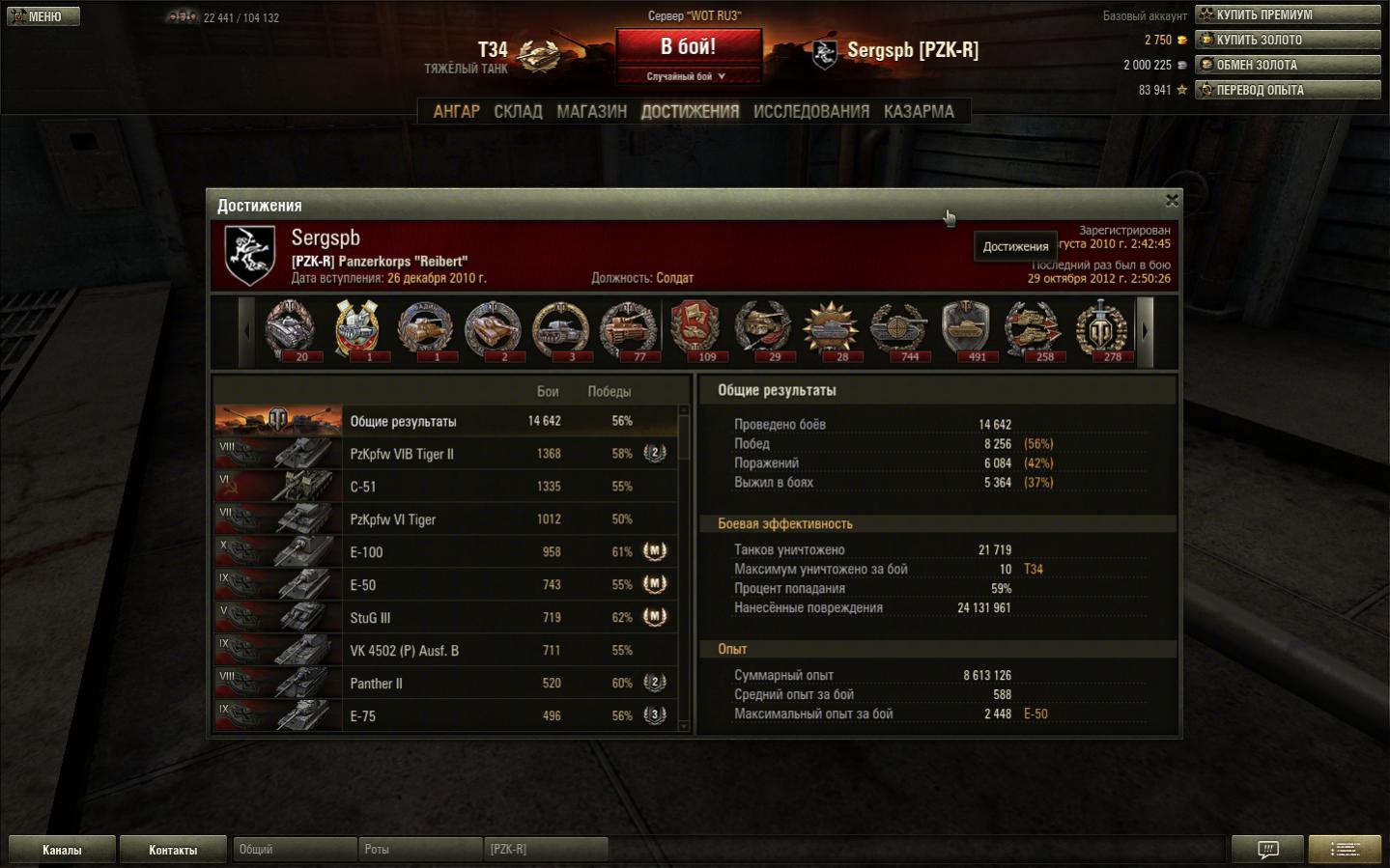Select the E-100 tank row

coord(445,552)
